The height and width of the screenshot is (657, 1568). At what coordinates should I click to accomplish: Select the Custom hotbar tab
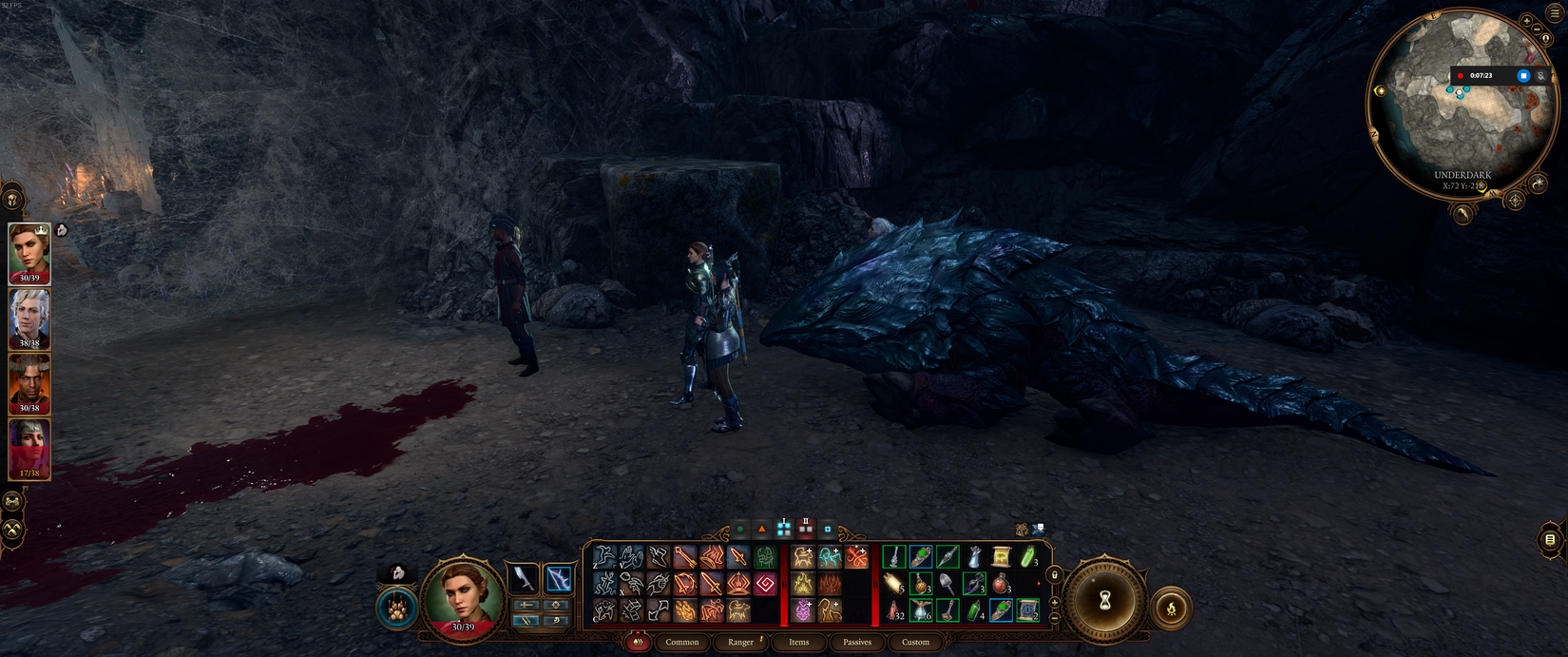click(x=915, y=642)
